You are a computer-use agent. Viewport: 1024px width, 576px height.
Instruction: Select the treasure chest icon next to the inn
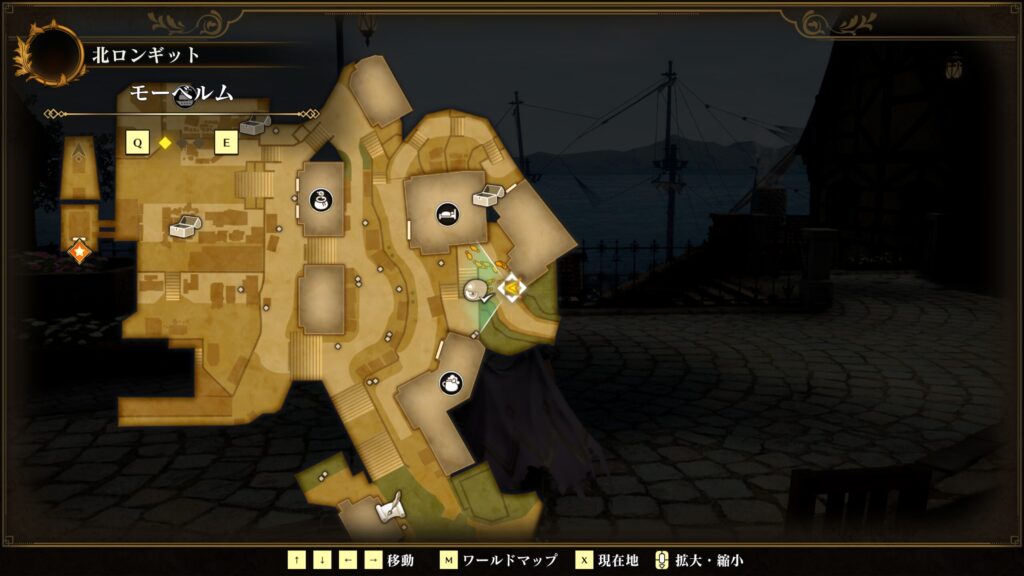point(488,196)
